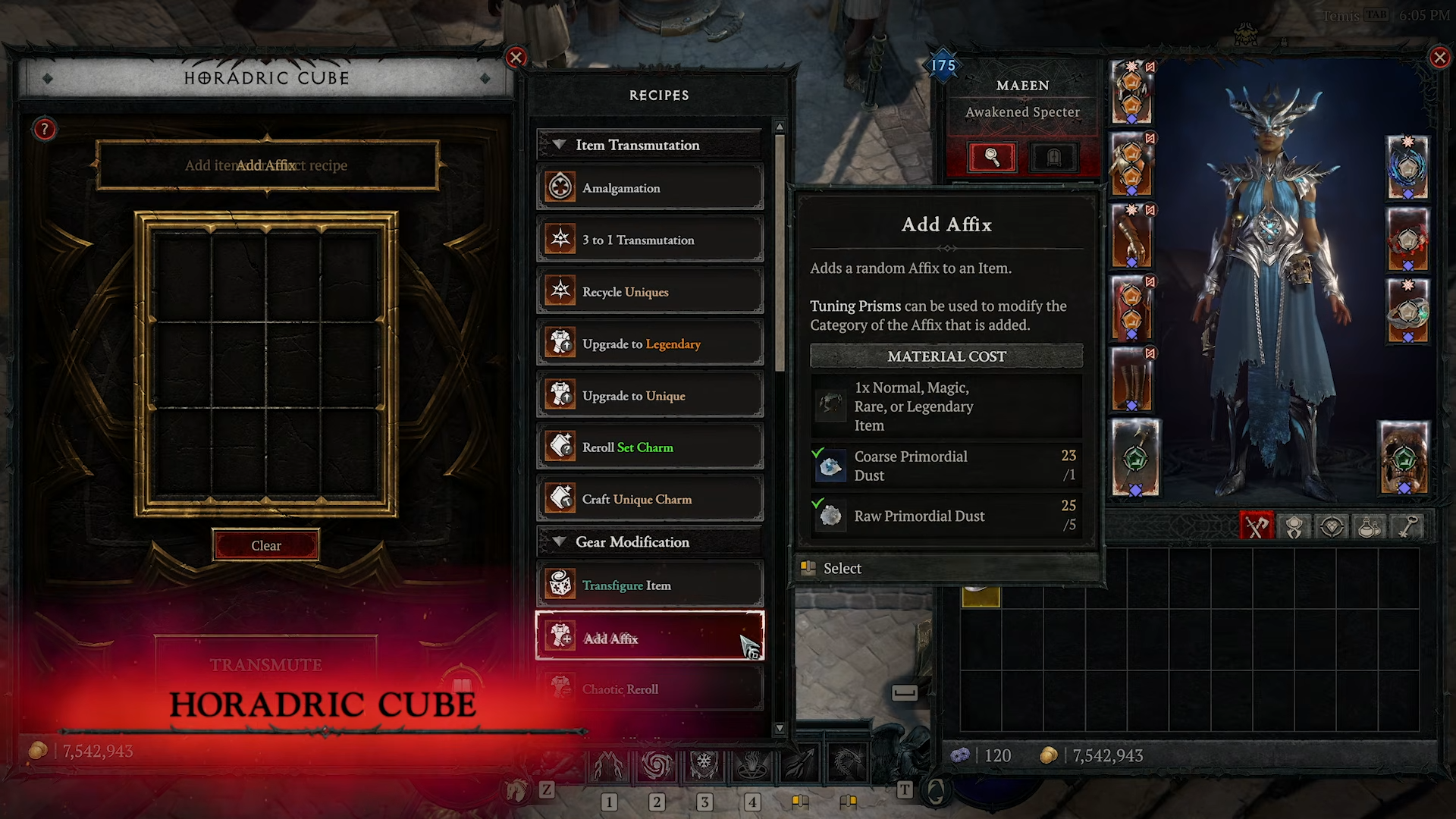Switch to the Aspects inventory tab
The image size is (1456, 819).
(x=1294, y=526)
